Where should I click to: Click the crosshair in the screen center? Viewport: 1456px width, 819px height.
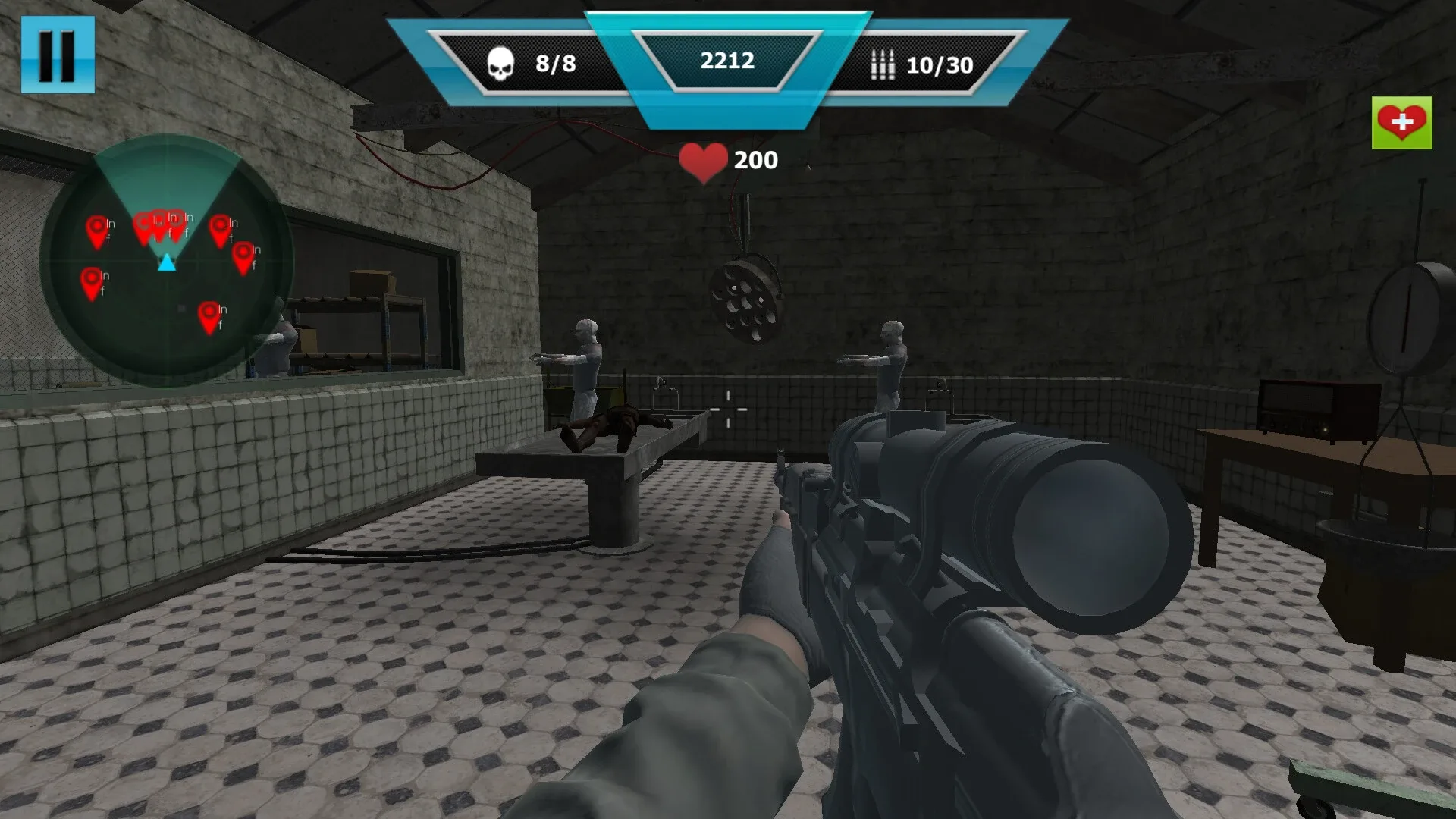pyautogui.click(x=727, y=409)
